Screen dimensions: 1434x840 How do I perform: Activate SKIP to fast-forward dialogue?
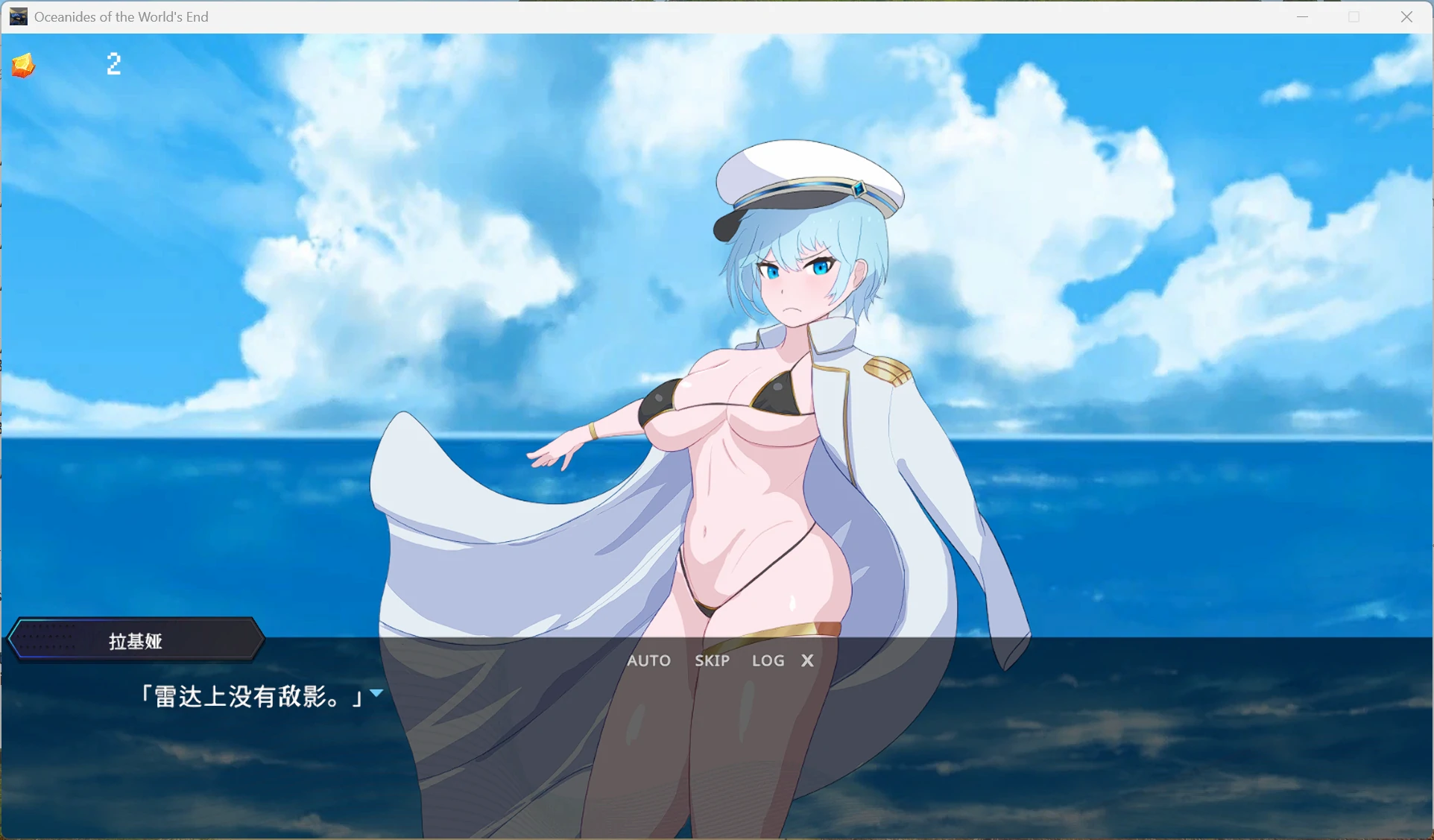click(x=712, y=660)
